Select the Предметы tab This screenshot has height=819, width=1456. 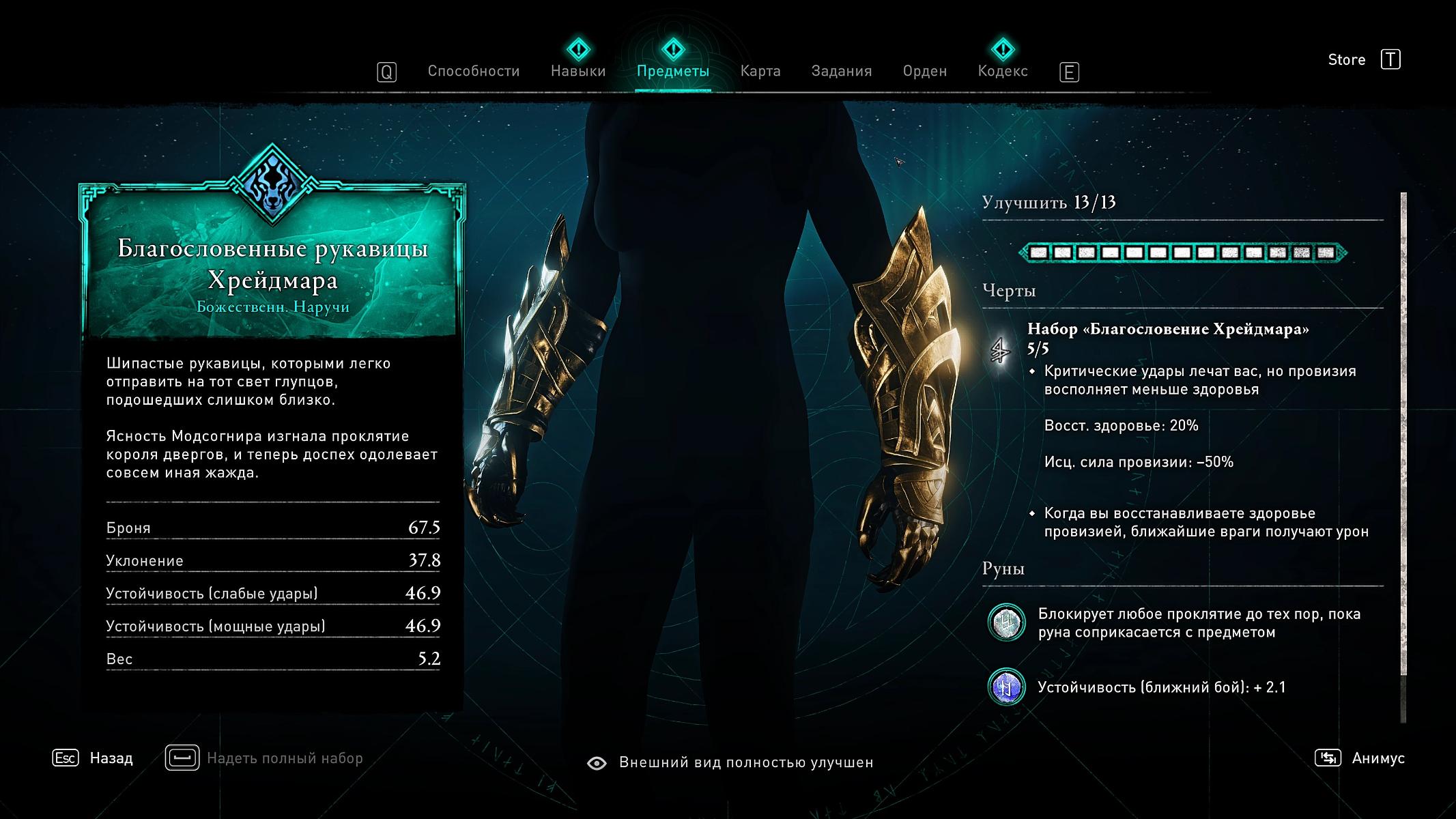click(x=672, y=71)
